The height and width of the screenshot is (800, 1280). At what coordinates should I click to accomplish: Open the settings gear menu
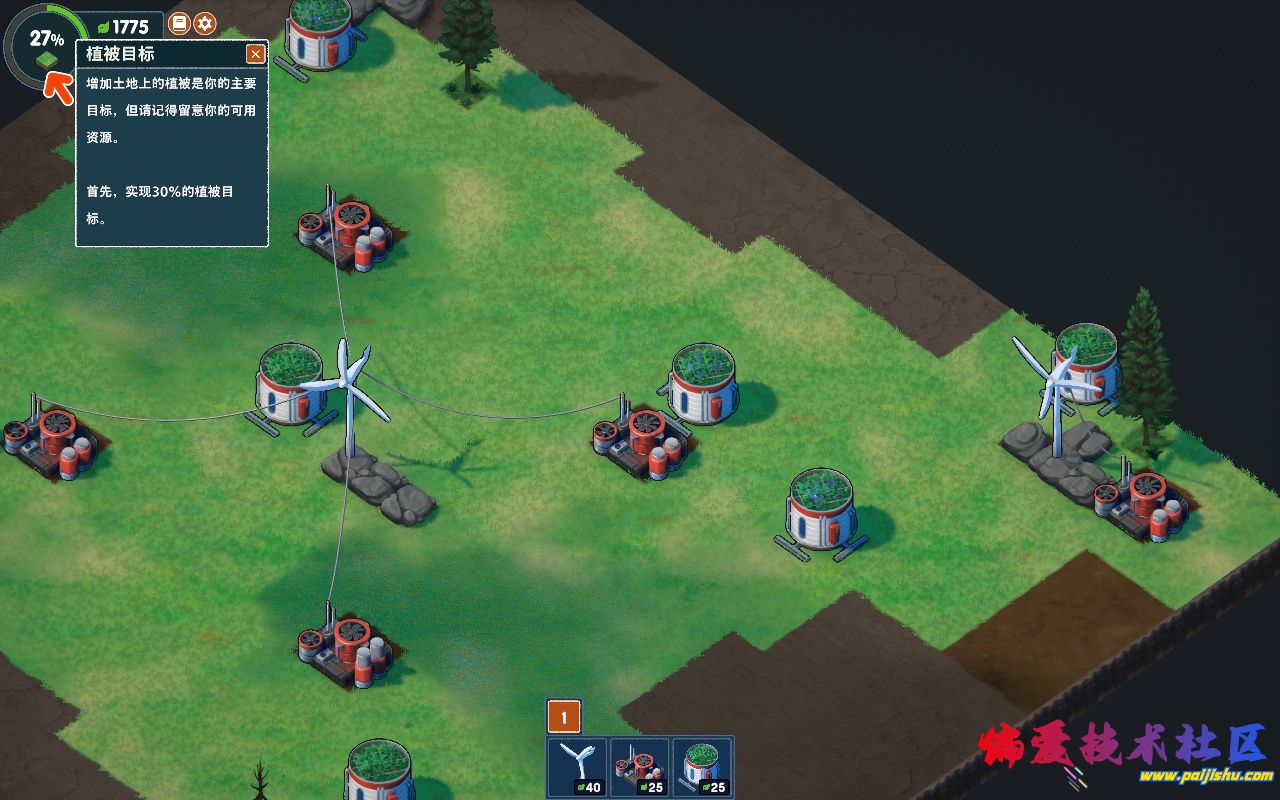point(205,24)
